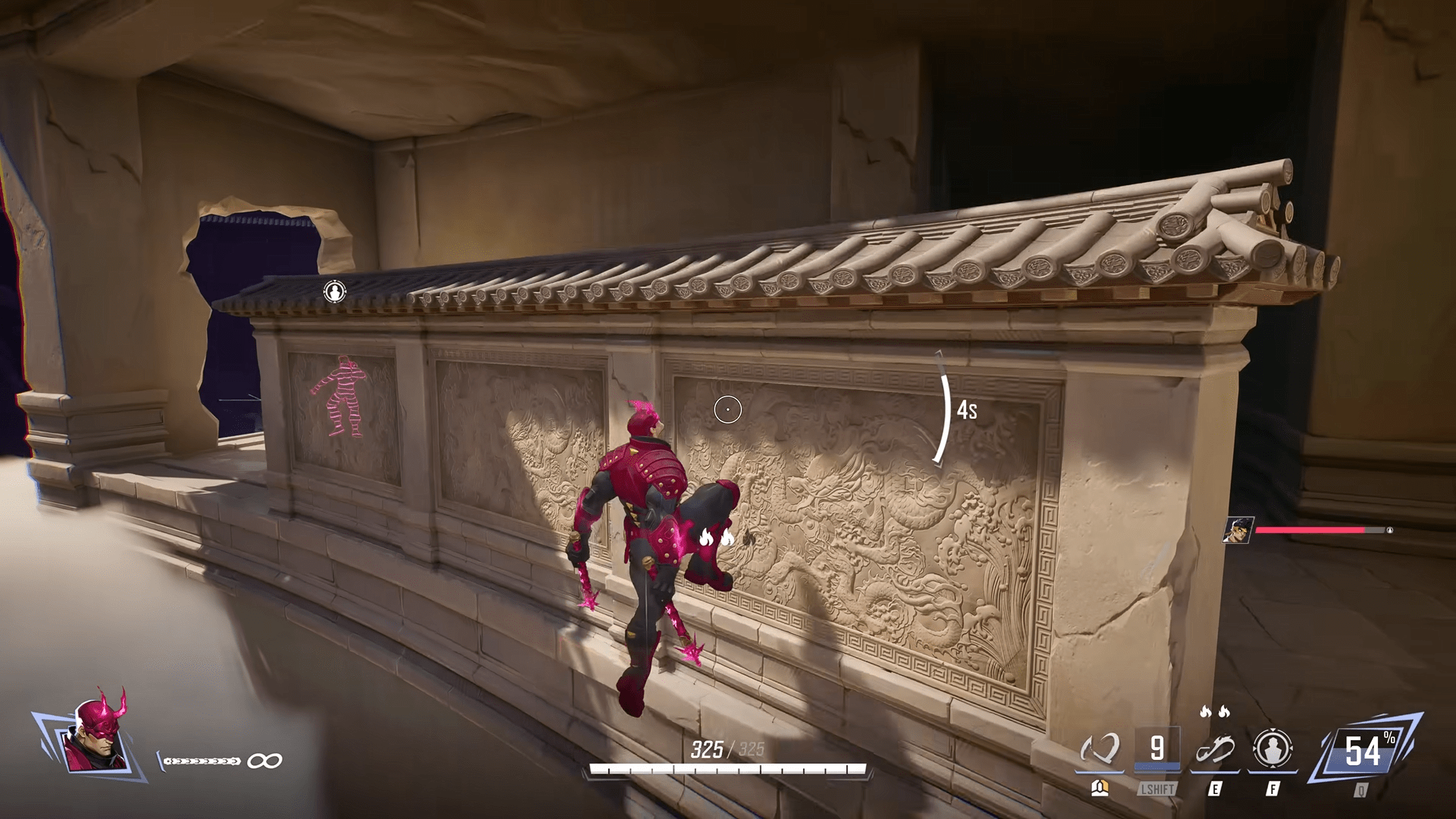Activate the E grappling hook ability icon
This screenshot has height=819, width=1456.
point(1214,751)
